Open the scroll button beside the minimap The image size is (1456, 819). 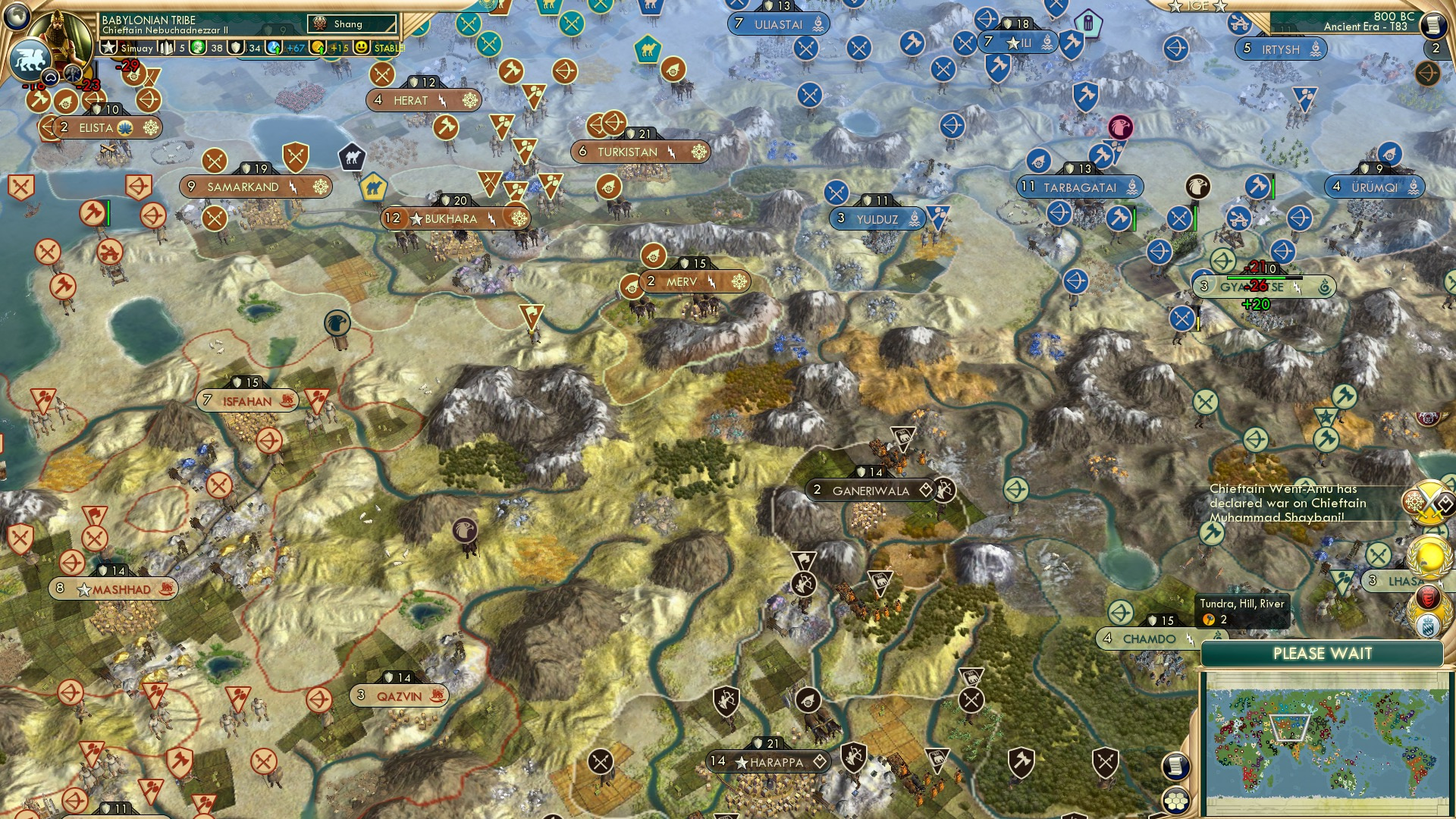pyautogui.click(x=1175, y=767)
